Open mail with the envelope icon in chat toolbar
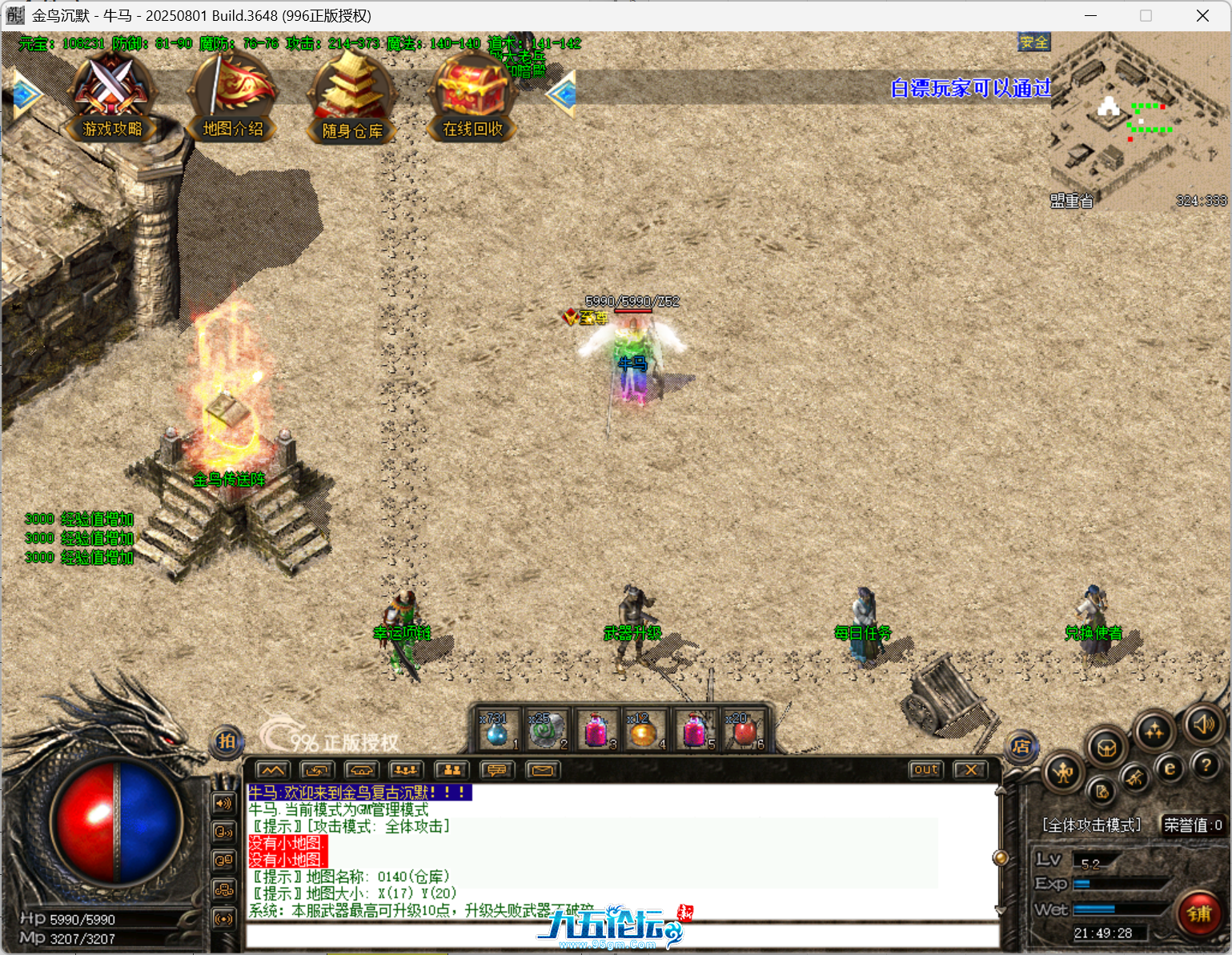The height and width of the screenshot is (955, 1232). (544, 769)
